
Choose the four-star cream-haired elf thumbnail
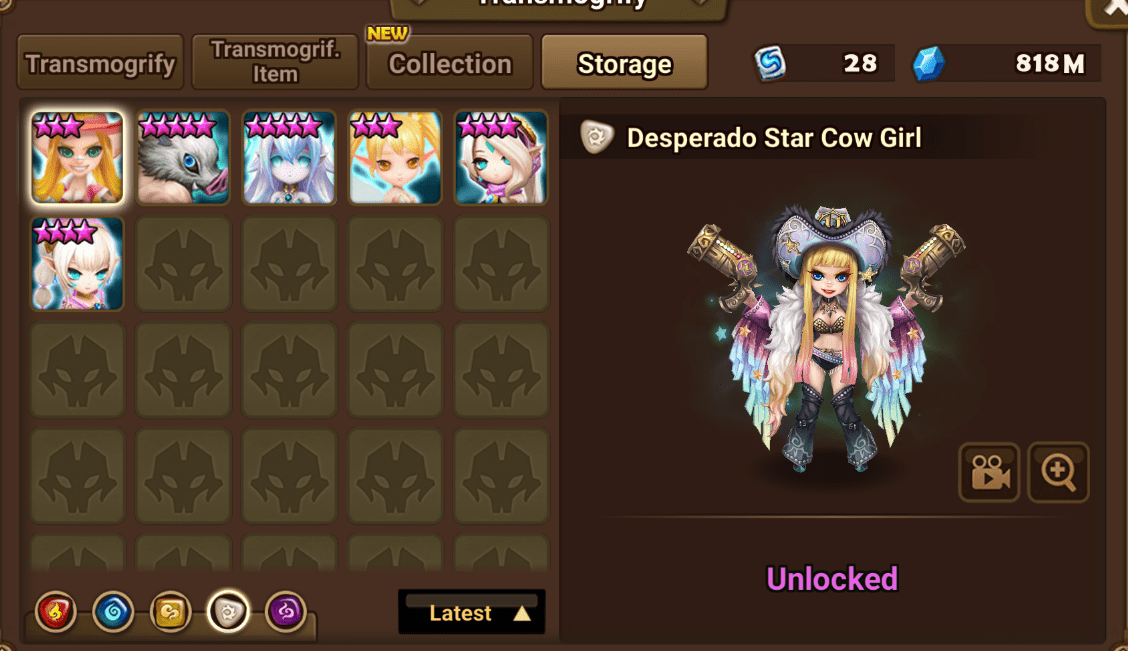[501, 157]
